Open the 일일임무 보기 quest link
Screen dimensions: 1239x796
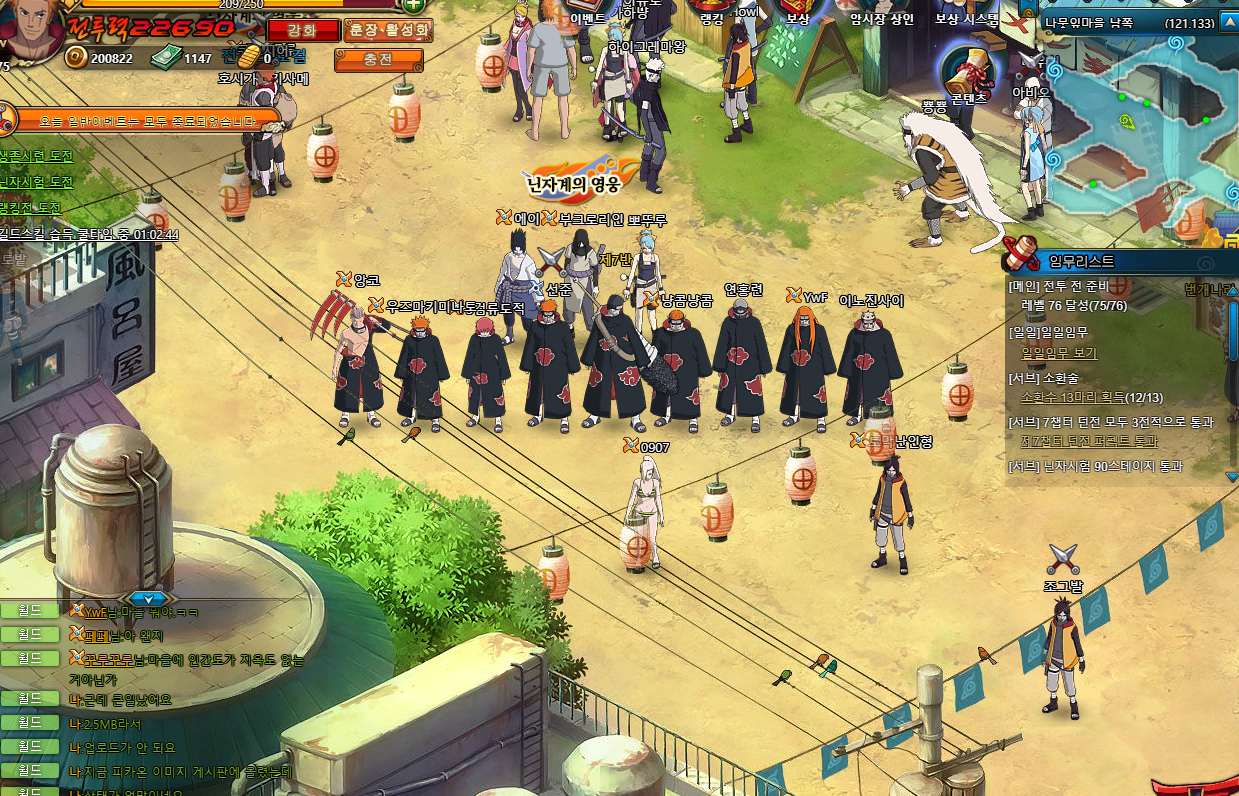1059,353
